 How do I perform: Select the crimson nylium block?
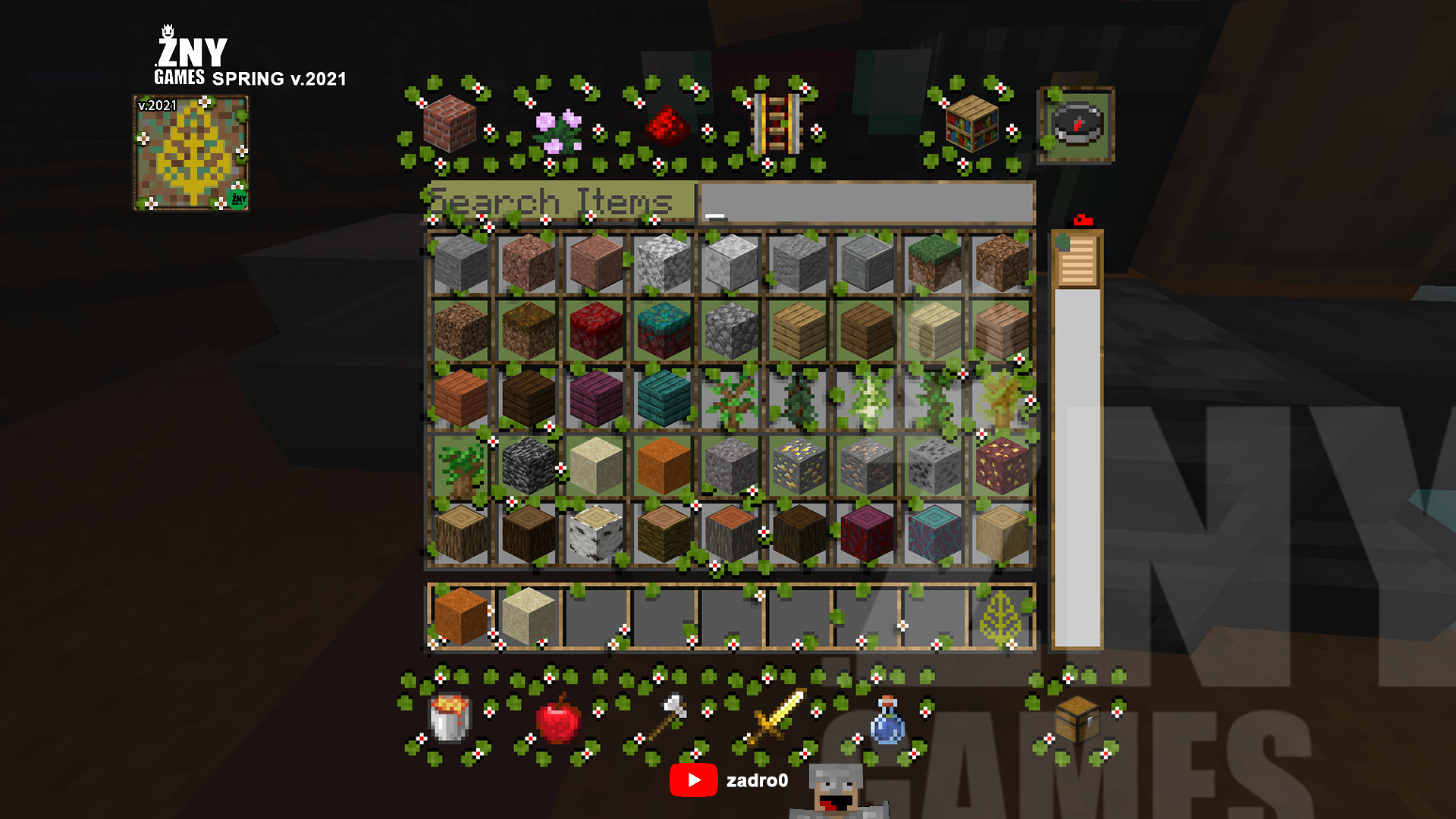coord(595,330)
